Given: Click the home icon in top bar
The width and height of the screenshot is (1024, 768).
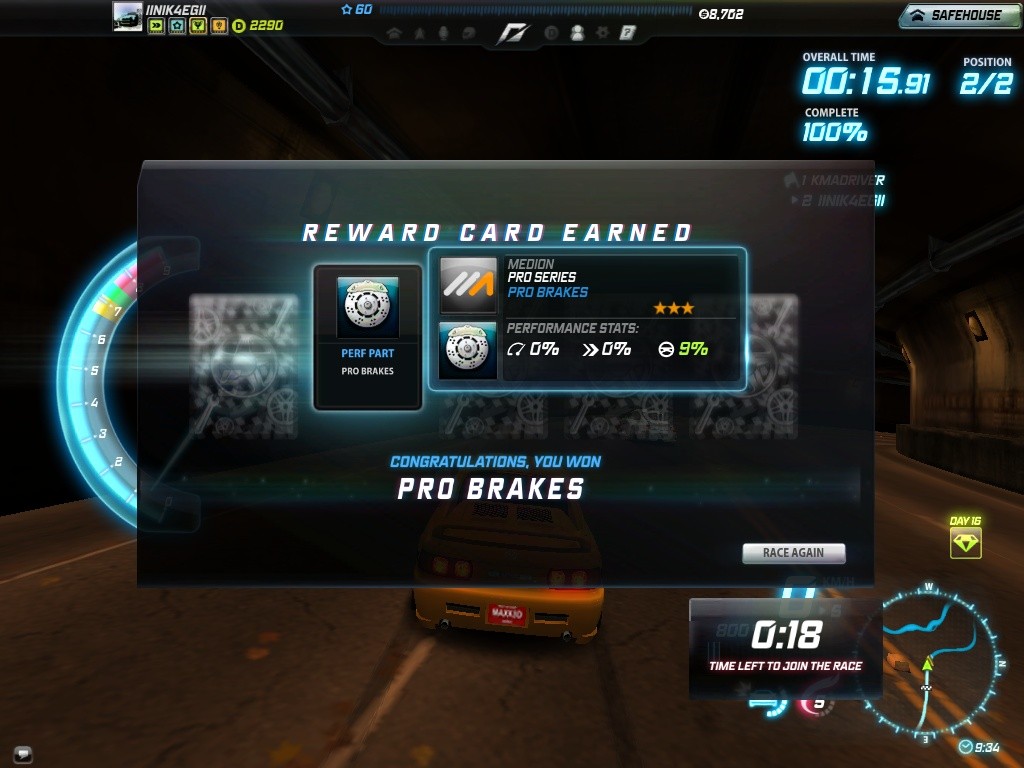Looking at the screenshot, I should (x=394, y=33).
